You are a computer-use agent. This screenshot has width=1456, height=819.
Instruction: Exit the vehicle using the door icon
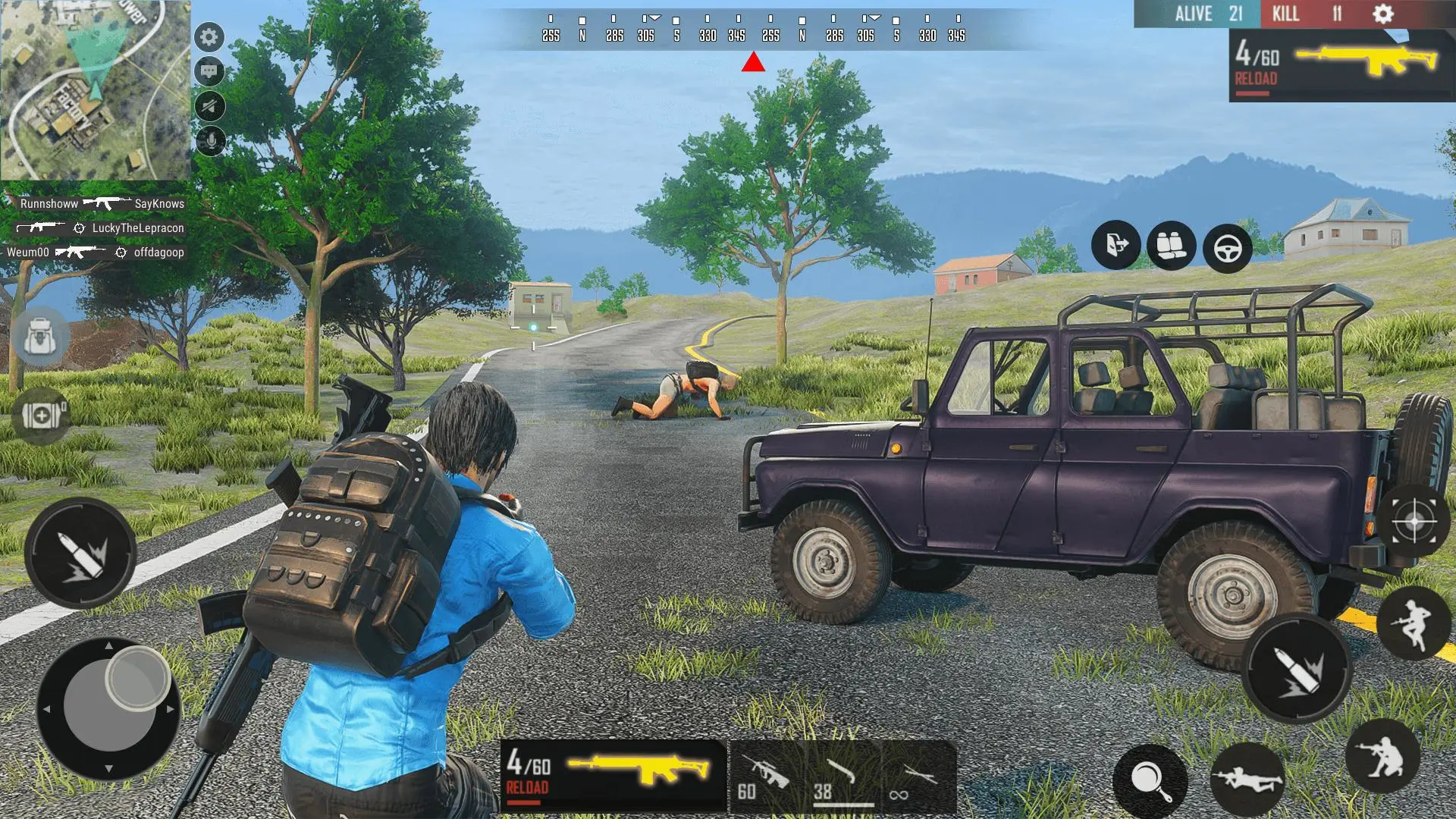point(1116,246)
